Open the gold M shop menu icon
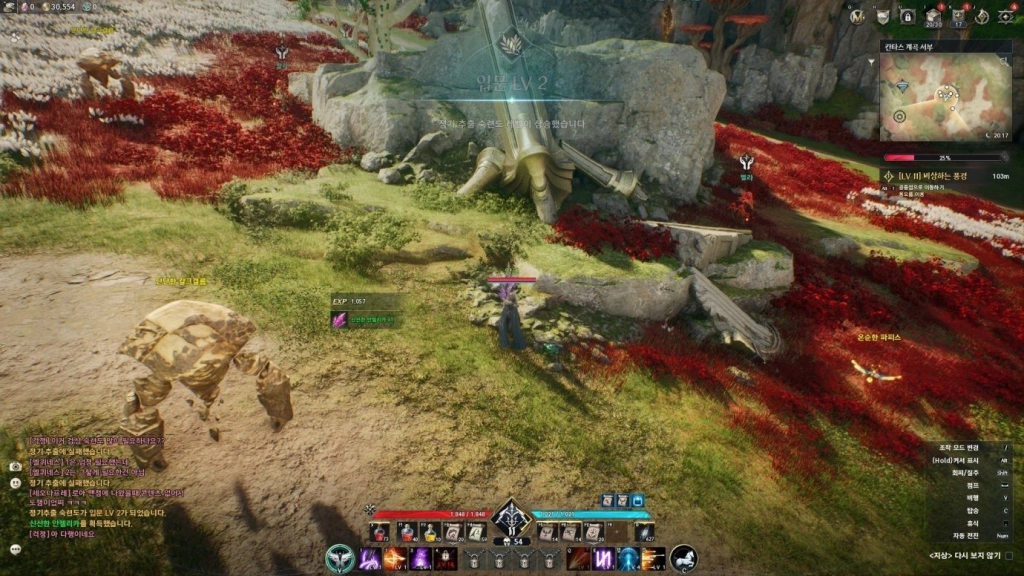The height and width of the screenshot is (576, 1024). 857,15
